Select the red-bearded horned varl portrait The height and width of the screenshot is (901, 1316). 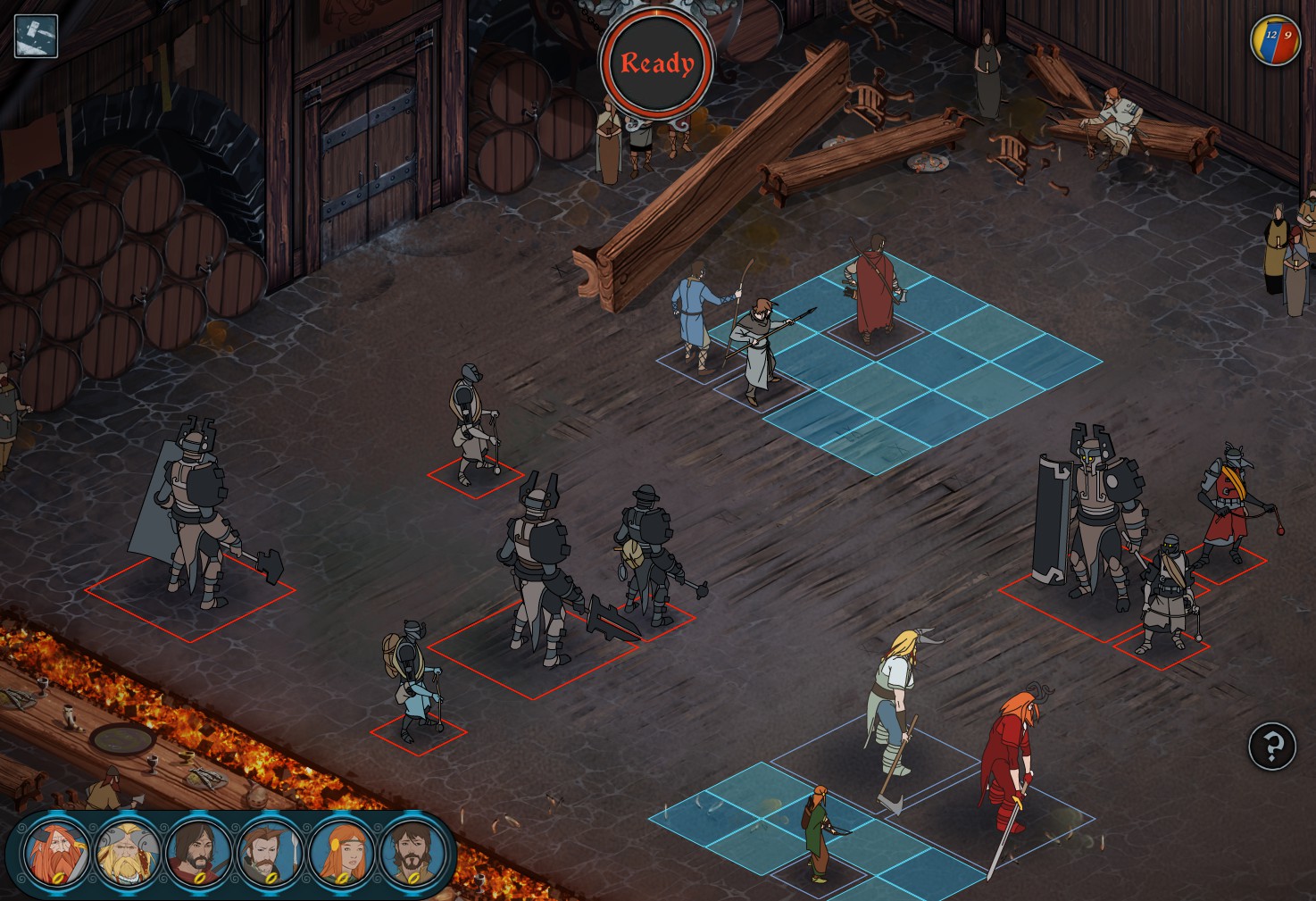(x=56, y=852)
